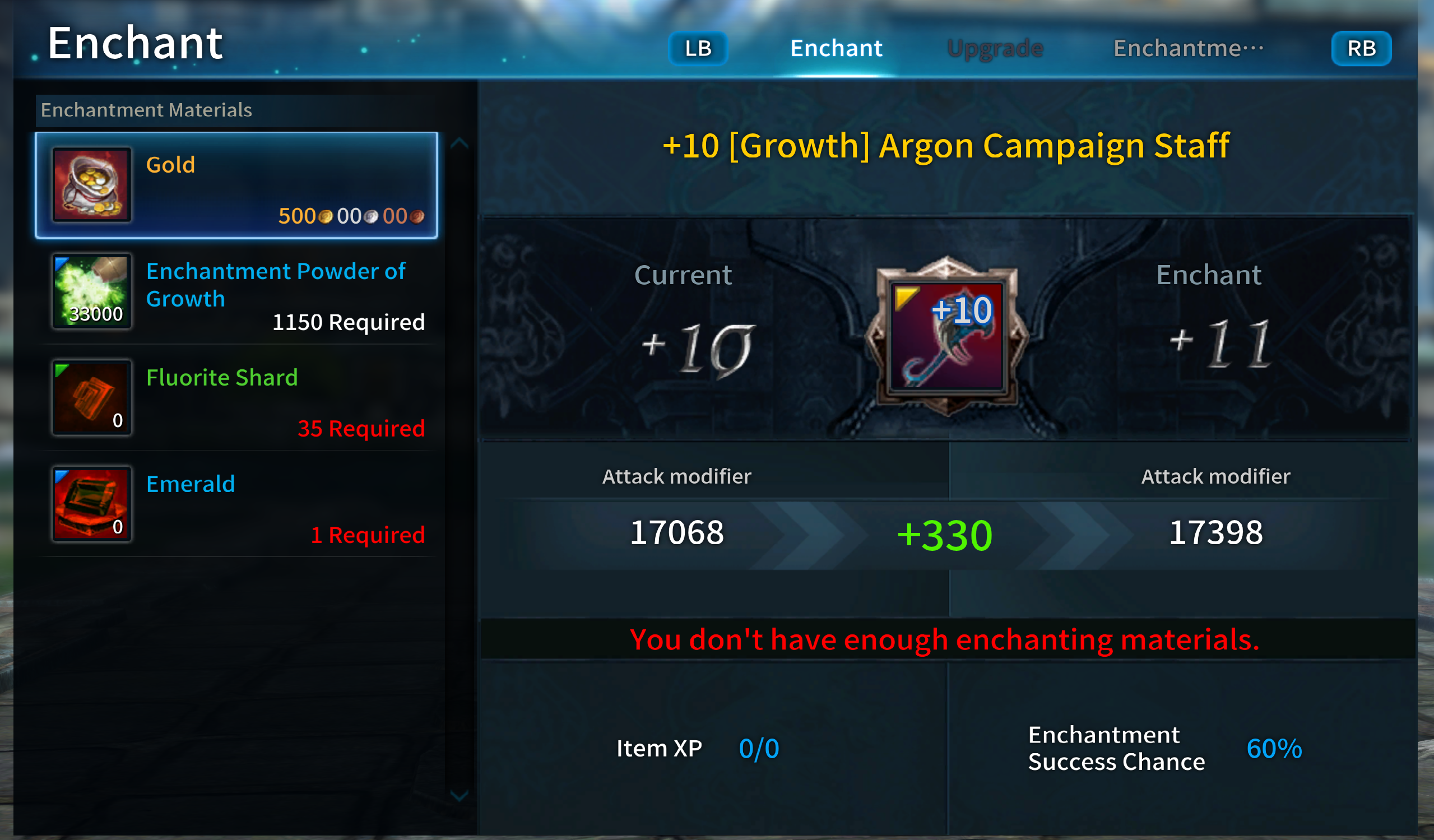Click the gold coin currency icon
Image resolution: width=1434 pixels, height=840 pixels.
[x=326, y=216]
